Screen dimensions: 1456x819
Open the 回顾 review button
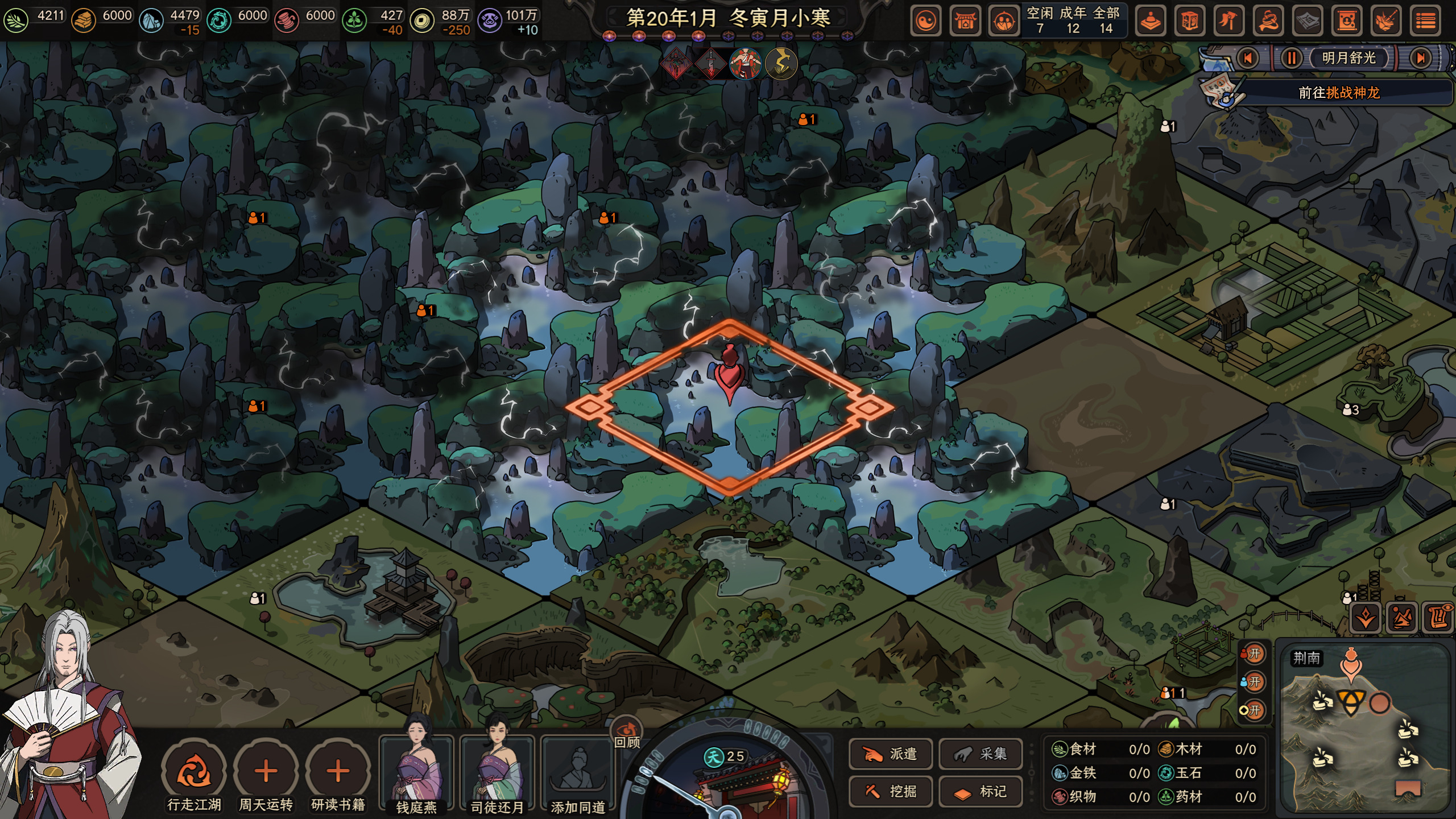(627, 734)
